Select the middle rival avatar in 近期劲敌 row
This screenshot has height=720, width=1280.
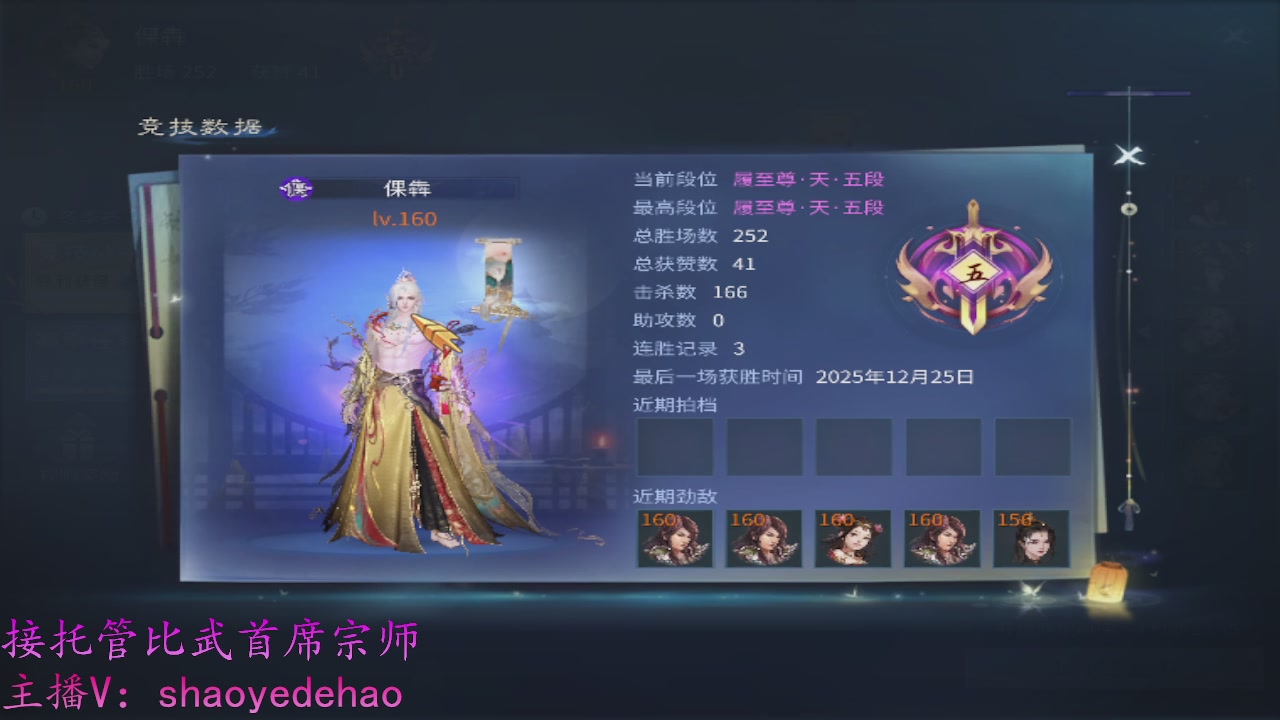(x=852, y=538)
